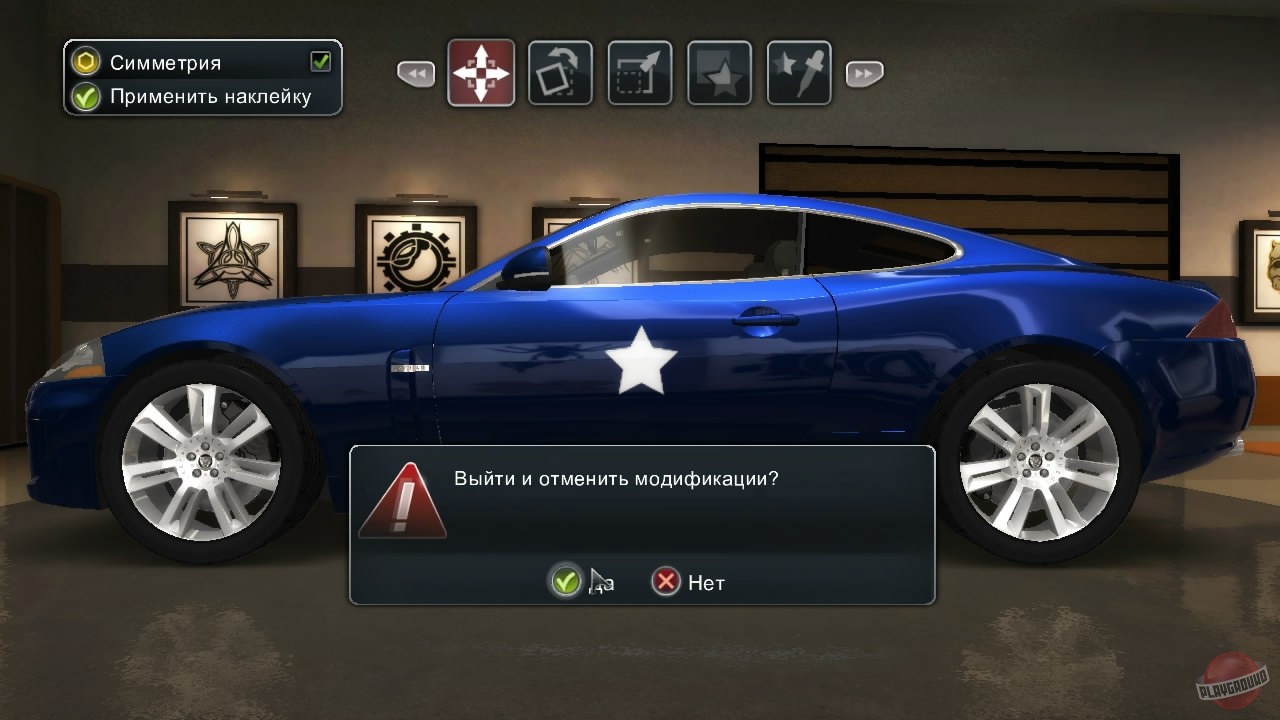Click the right toolbar scroll arrow
Screen dimensions: 1280x720
point(862,72)
